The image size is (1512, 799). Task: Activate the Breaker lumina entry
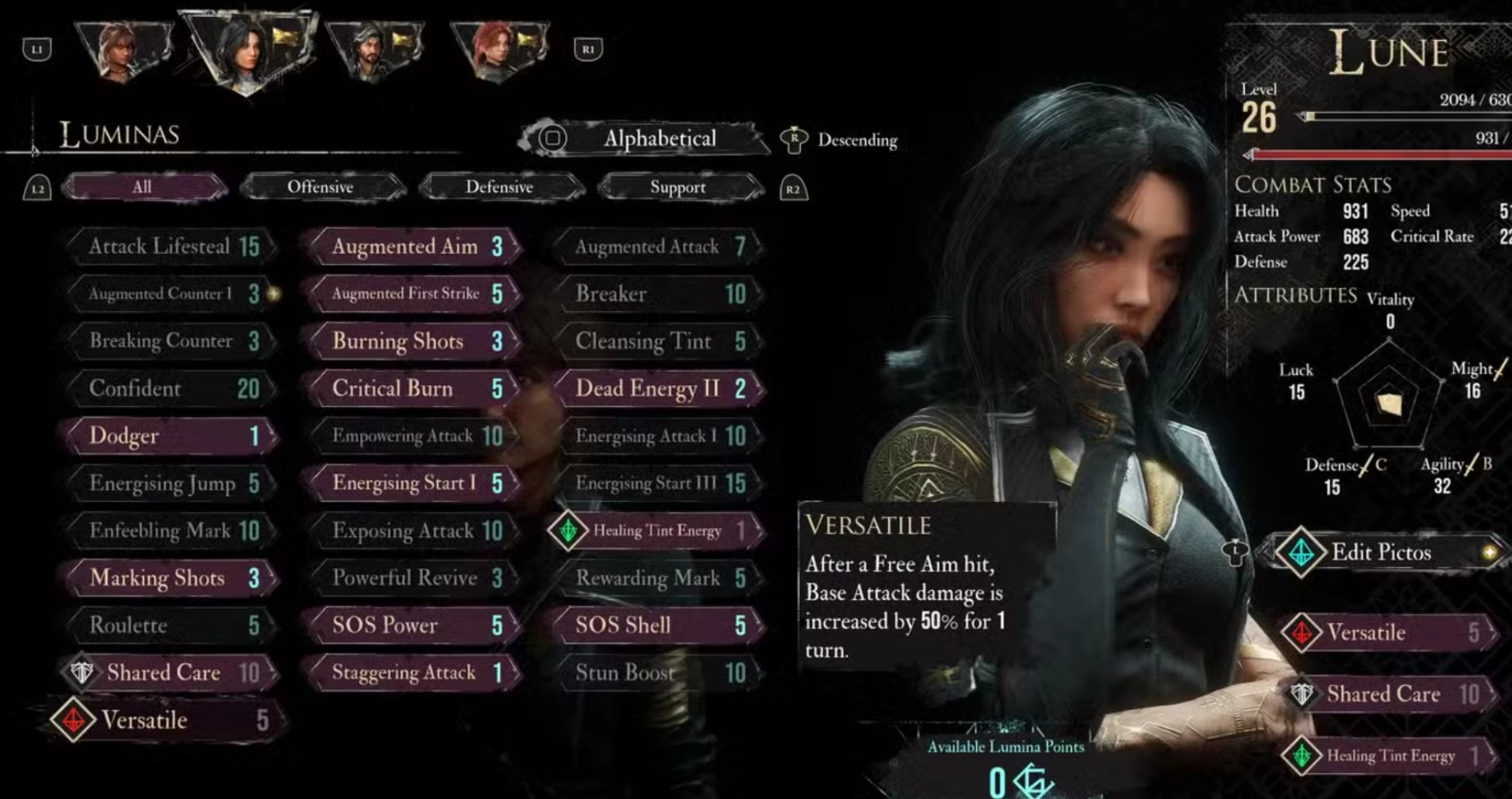(x=658, y=294)
